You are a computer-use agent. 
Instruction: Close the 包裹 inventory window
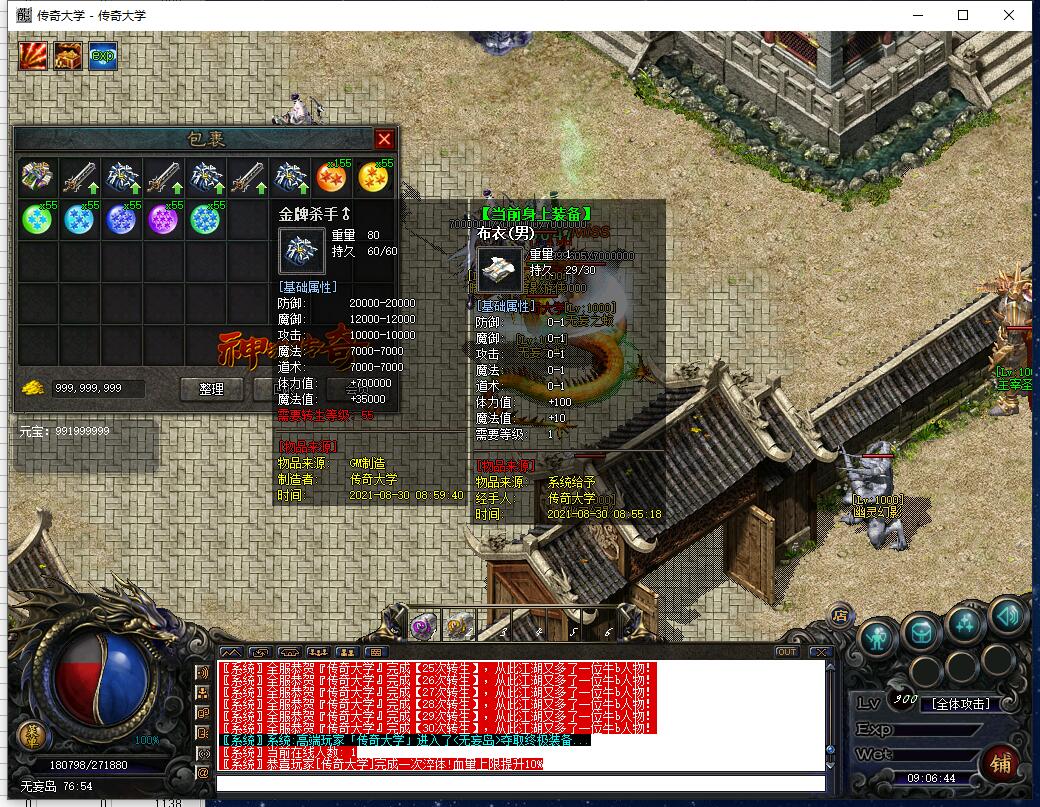(x=384, y=139)
